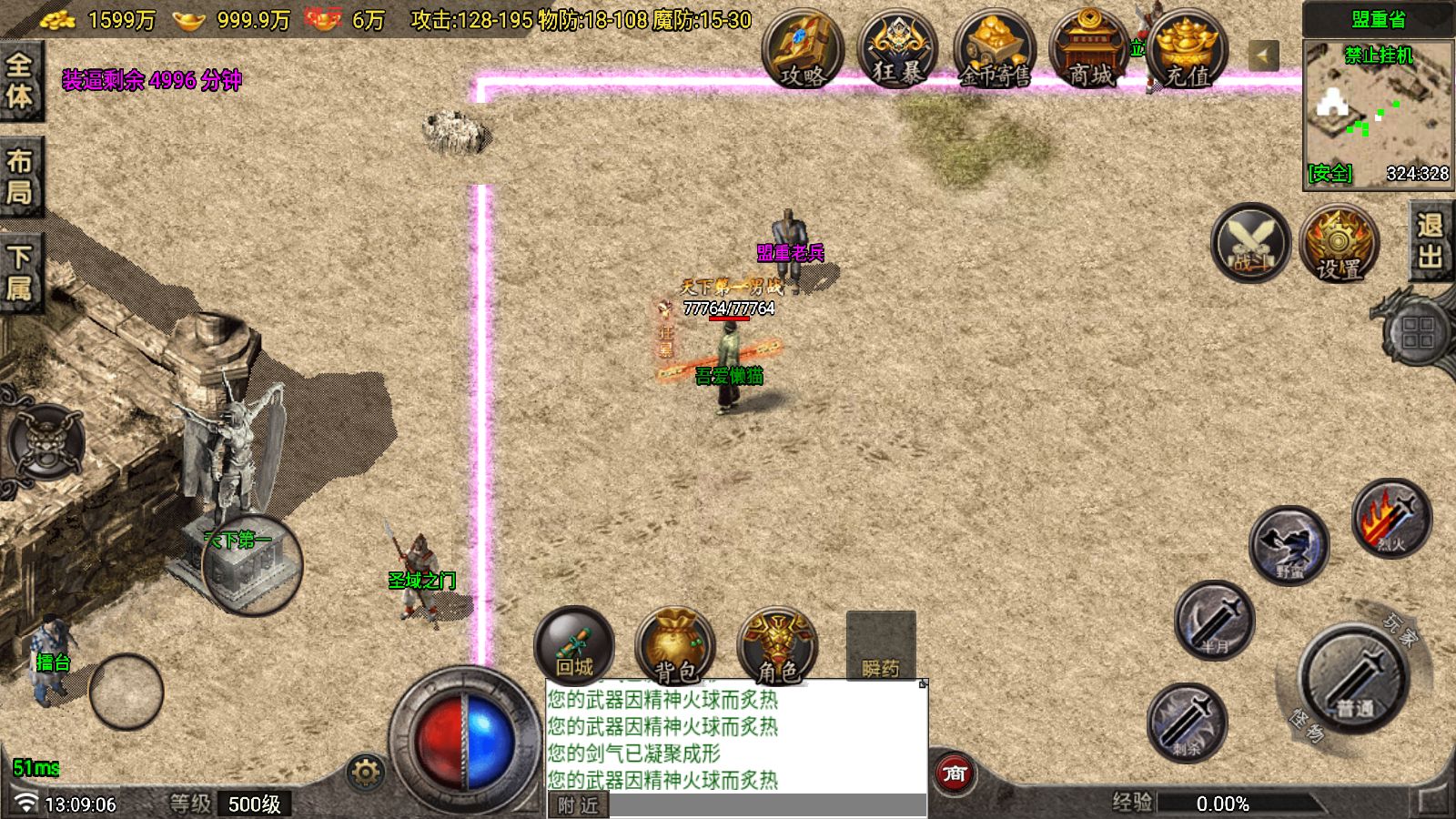Open the 金币寄售 gold consignment menu

[x=994, y=51]
